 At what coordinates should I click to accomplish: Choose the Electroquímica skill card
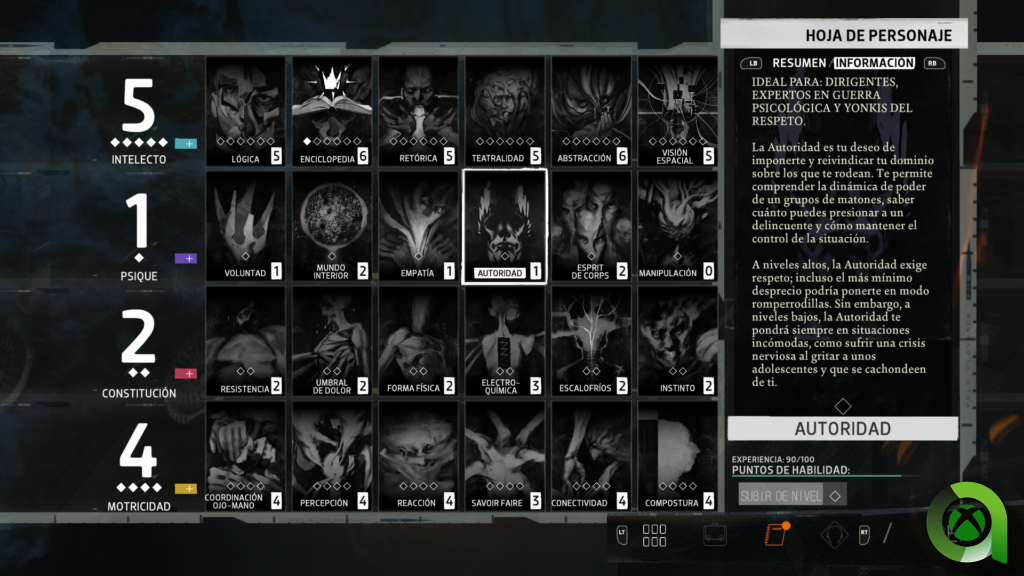tap(504, 341)
